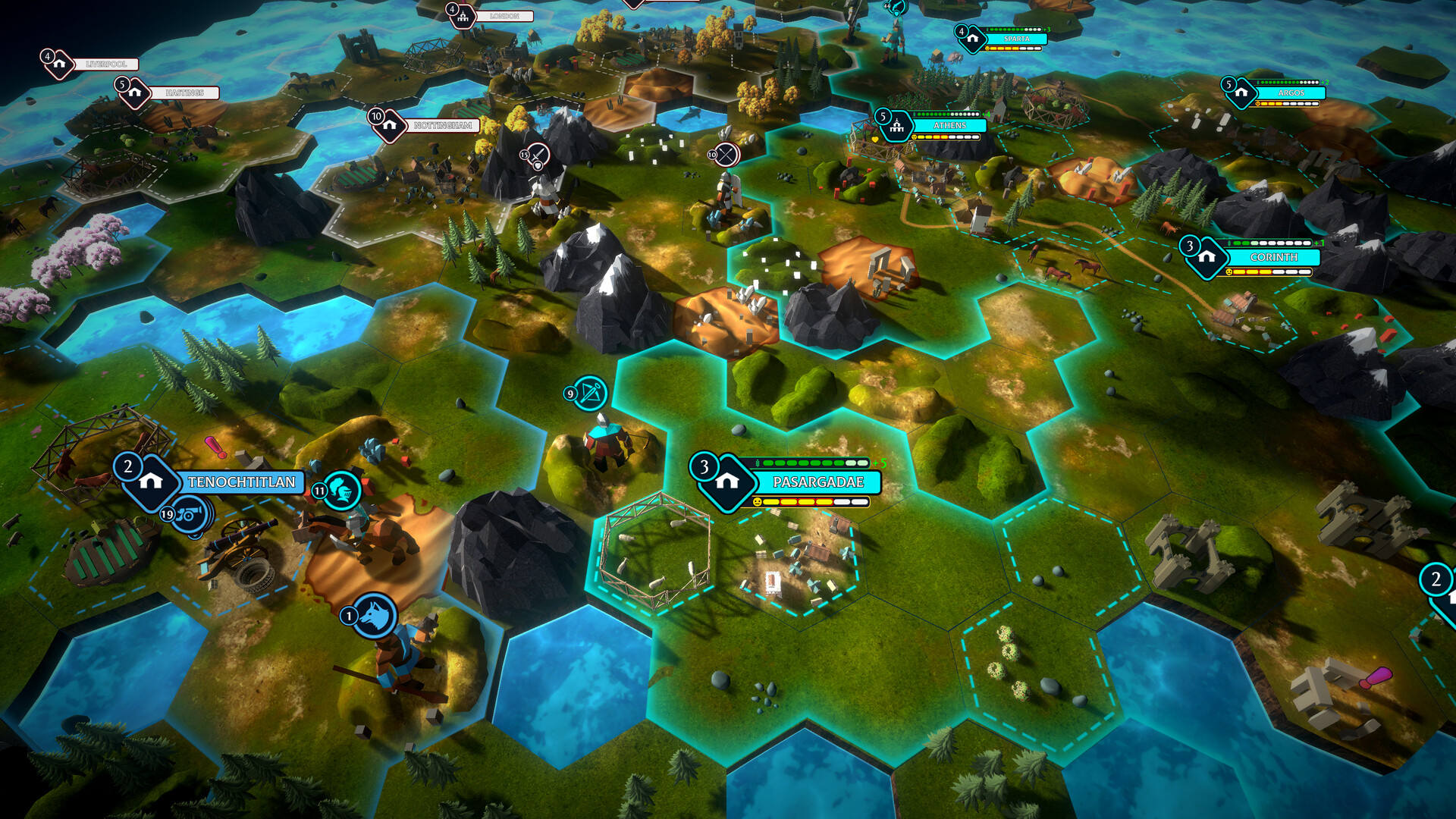
Task: Open the Corinth city banner
Action: pos(1276,258)
